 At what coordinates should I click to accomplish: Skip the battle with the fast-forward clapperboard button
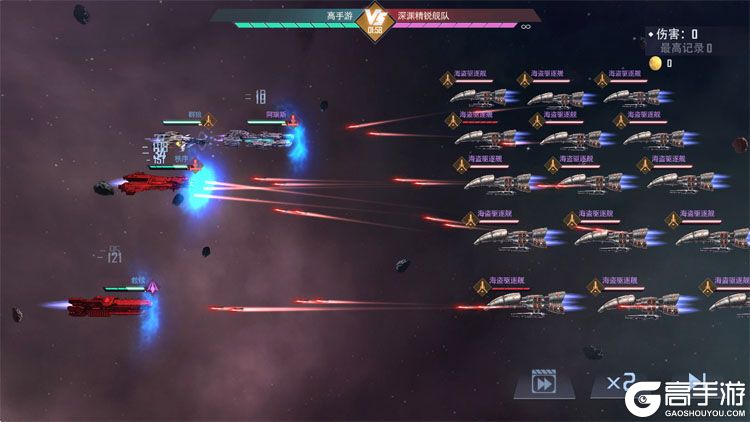(543, 384)
